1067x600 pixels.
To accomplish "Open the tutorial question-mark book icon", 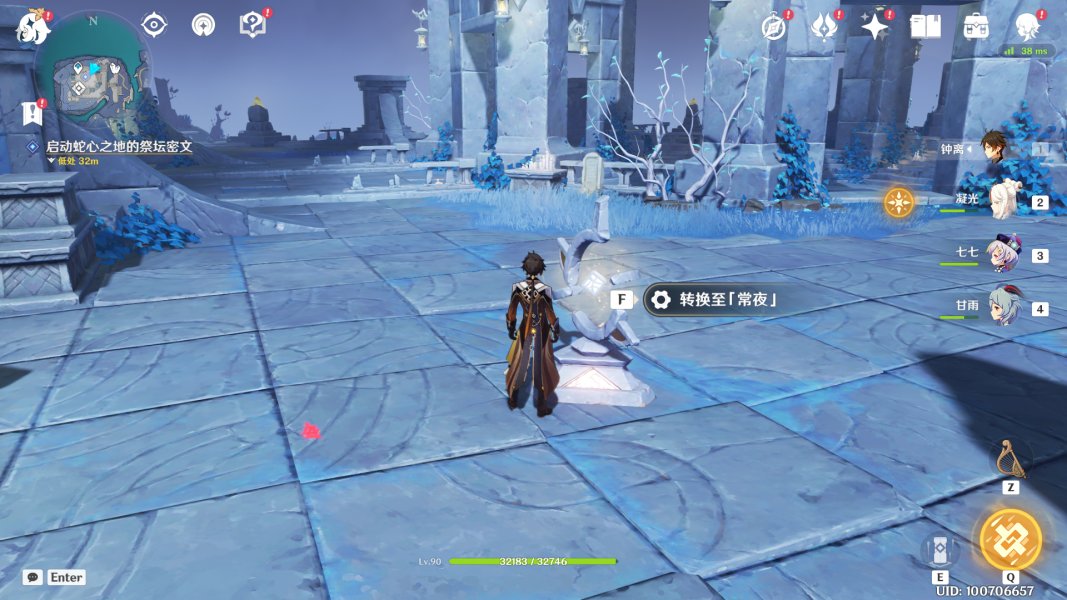I will pos(252,25).
